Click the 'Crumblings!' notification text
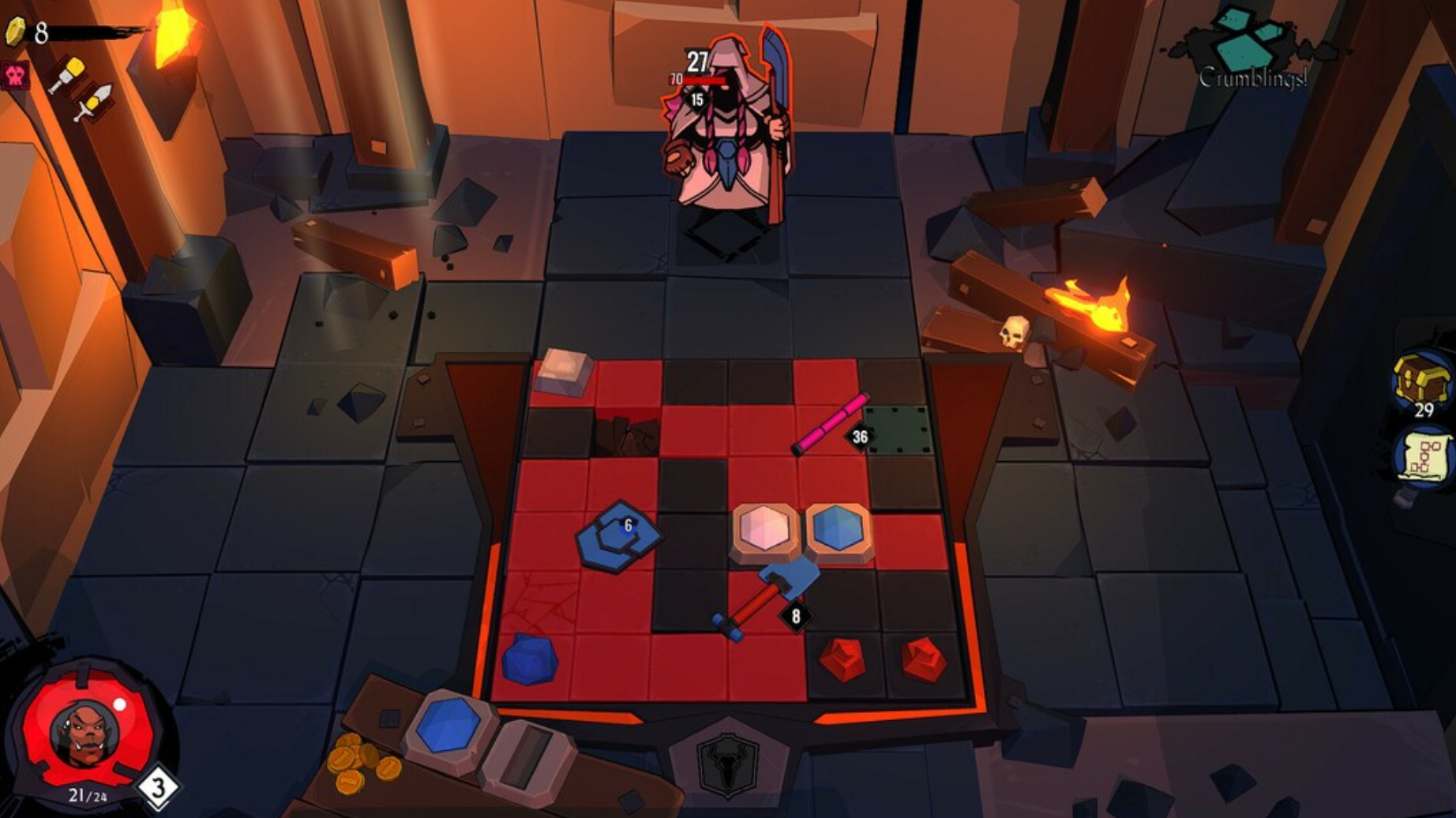1456x818 pixels. tap(1253, 78)
